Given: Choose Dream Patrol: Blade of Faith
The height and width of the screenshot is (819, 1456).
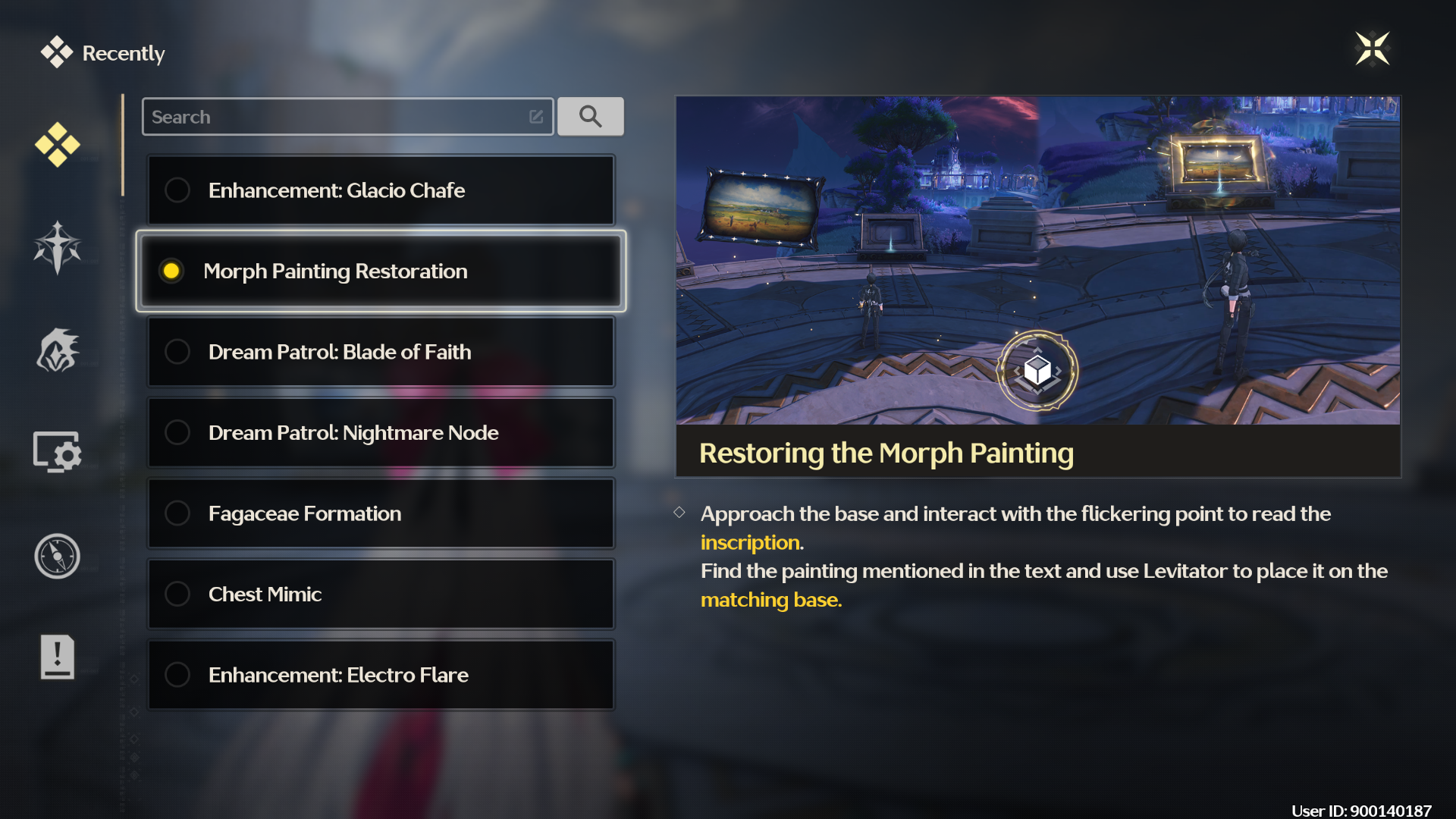Looking at the screenshot, I should click(381, 352).
